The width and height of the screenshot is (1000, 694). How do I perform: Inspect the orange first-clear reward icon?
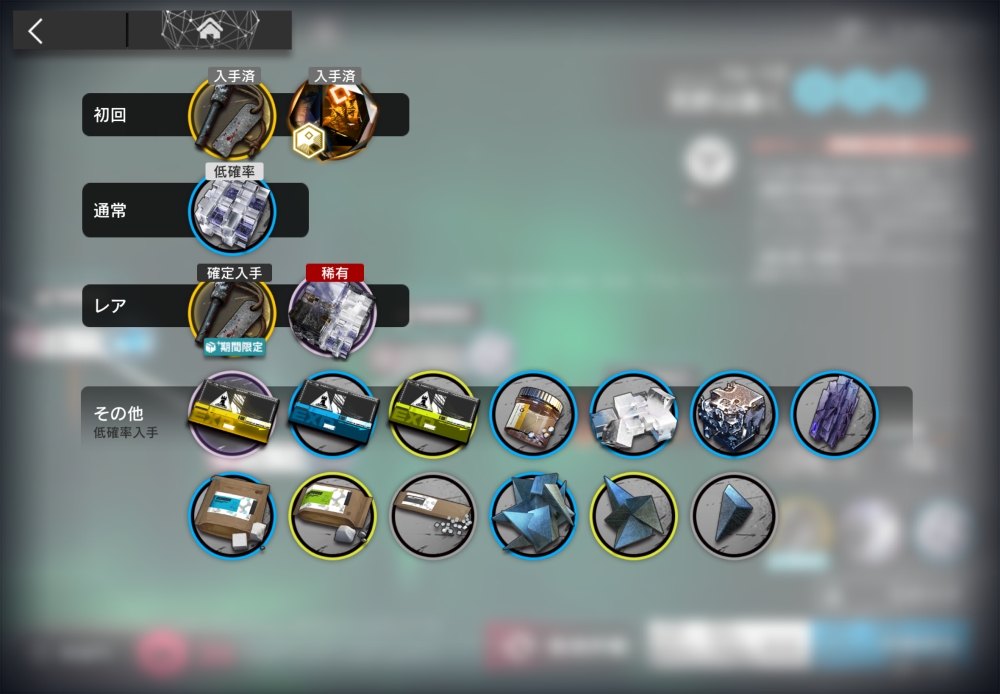click(333, 117)
